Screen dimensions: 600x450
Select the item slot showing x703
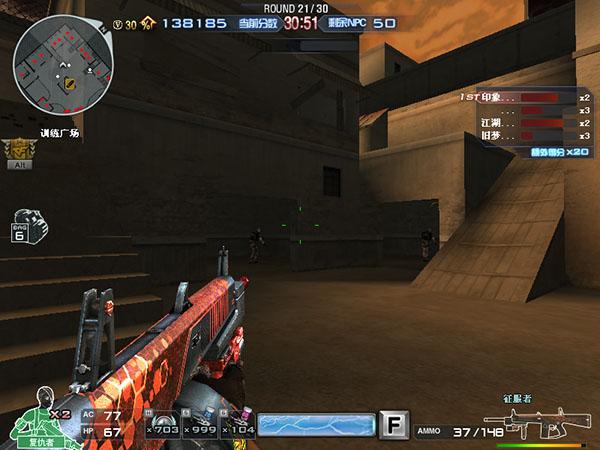click(161, 426)
